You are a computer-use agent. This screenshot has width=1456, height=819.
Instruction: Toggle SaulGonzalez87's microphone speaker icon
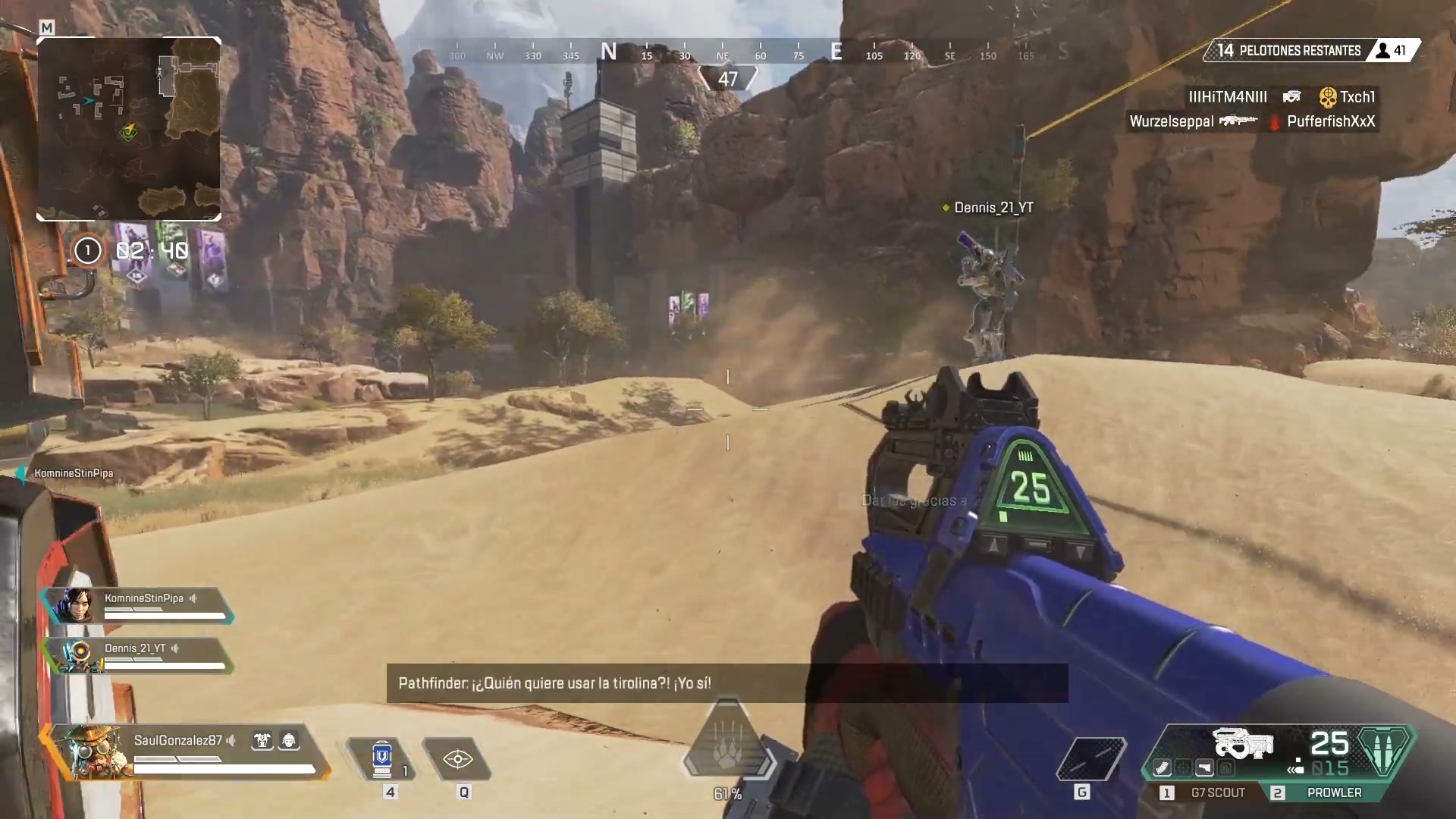click(x=231, y=740)
